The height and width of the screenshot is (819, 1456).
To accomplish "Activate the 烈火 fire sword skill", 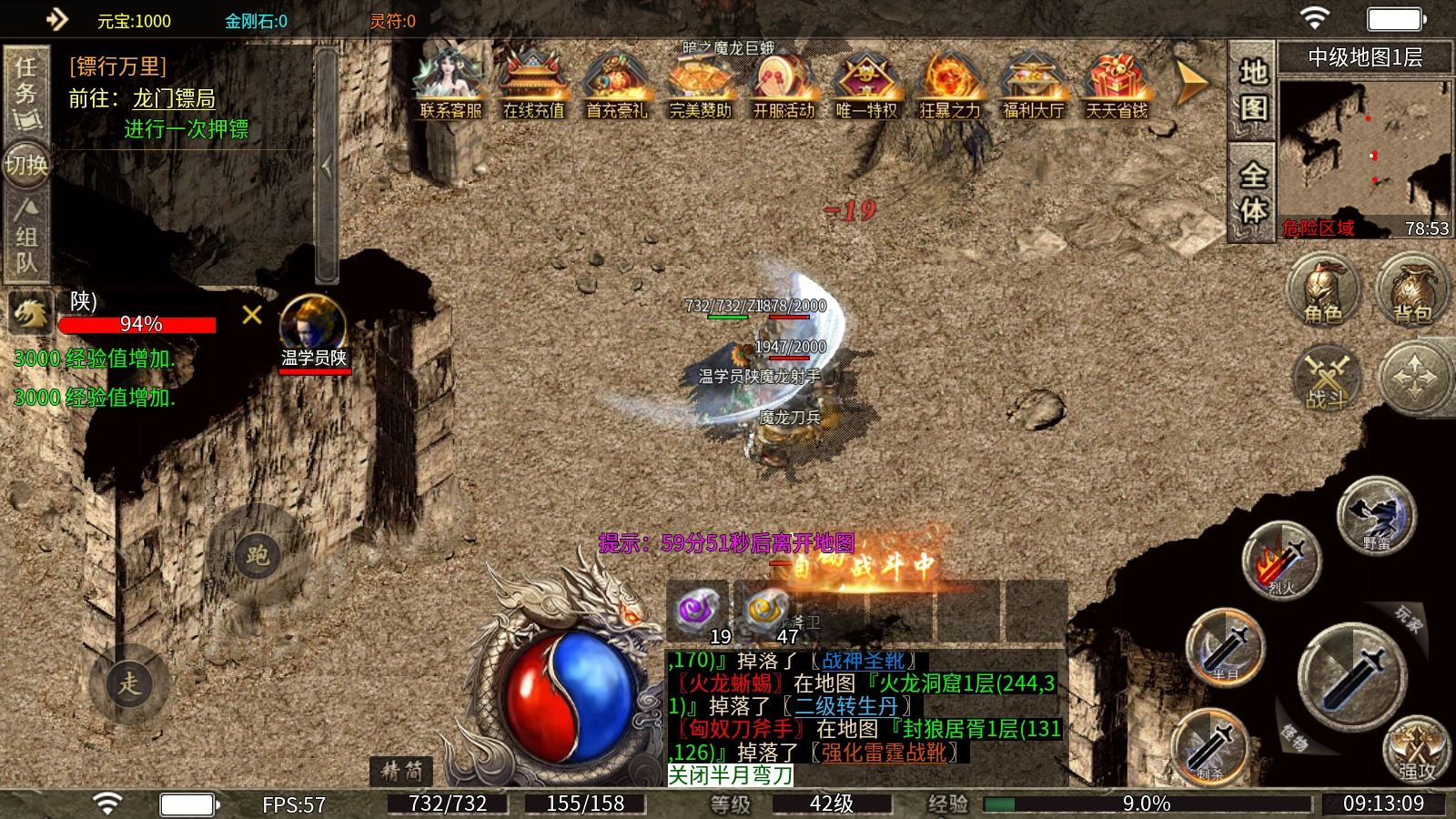I will (x=1280, y=560).
